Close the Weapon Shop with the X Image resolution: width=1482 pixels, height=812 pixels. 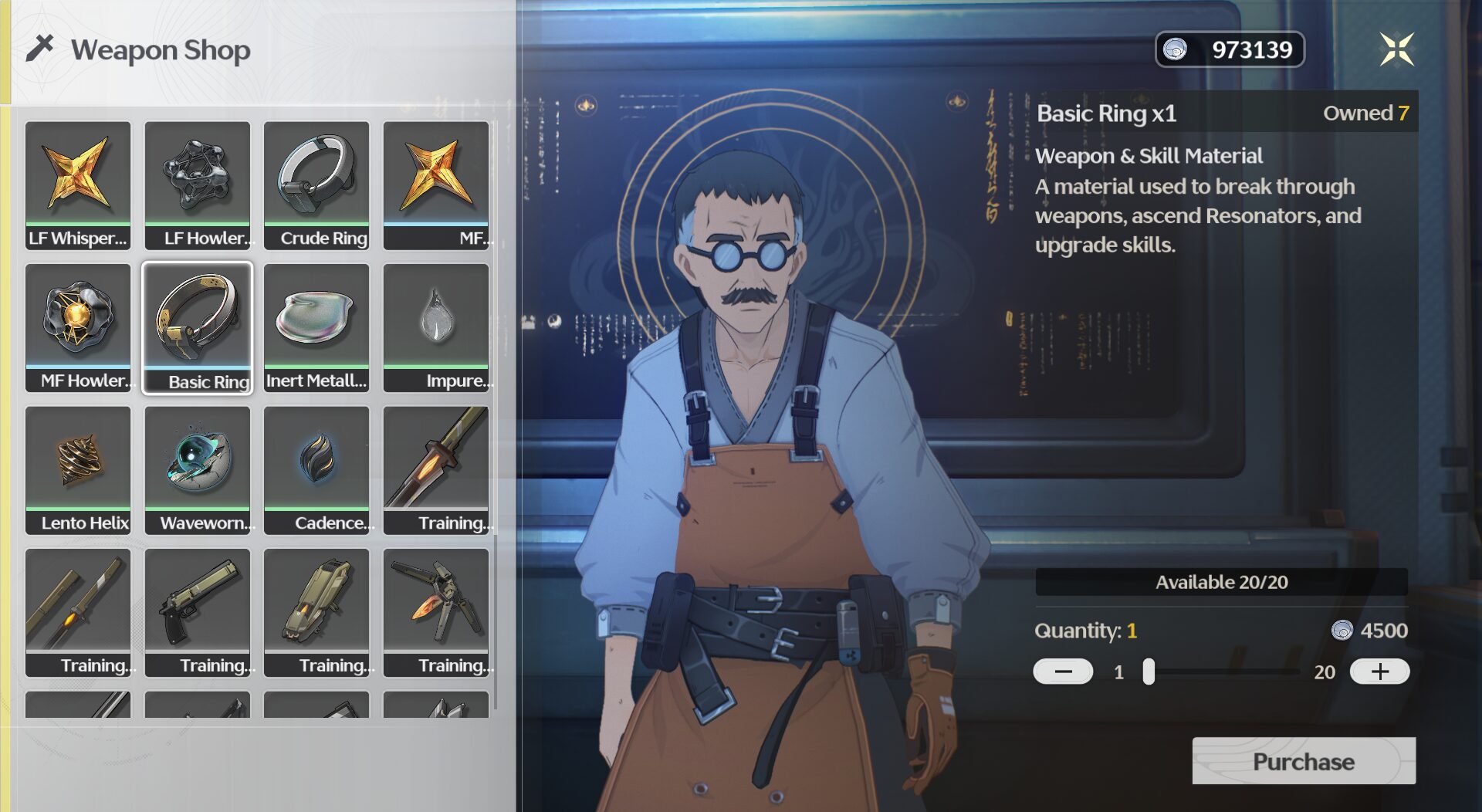(x=1396, y=49)
